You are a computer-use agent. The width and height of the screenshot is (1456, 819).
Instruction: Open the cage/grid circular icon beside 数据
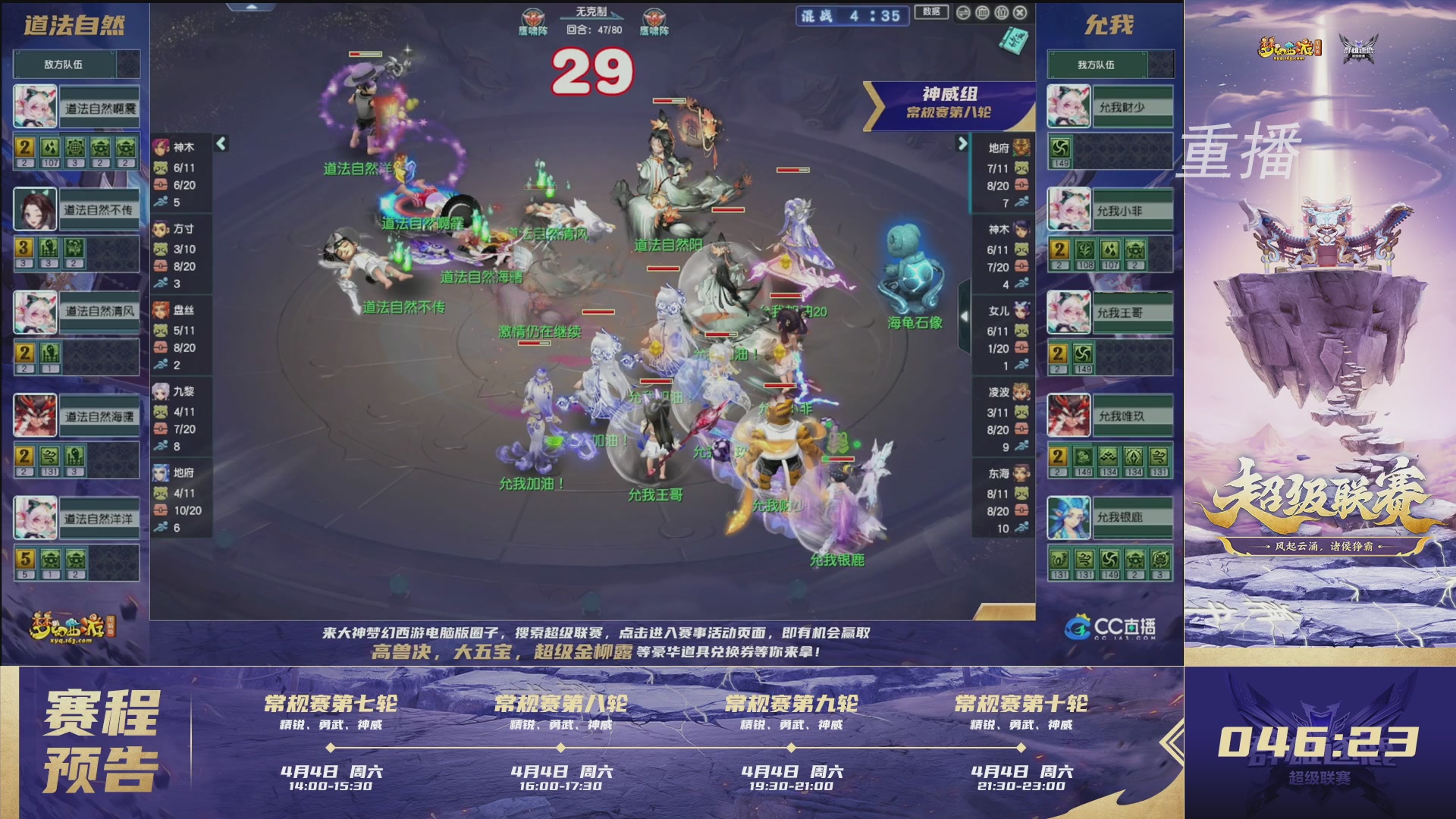(x=984, y=12)
